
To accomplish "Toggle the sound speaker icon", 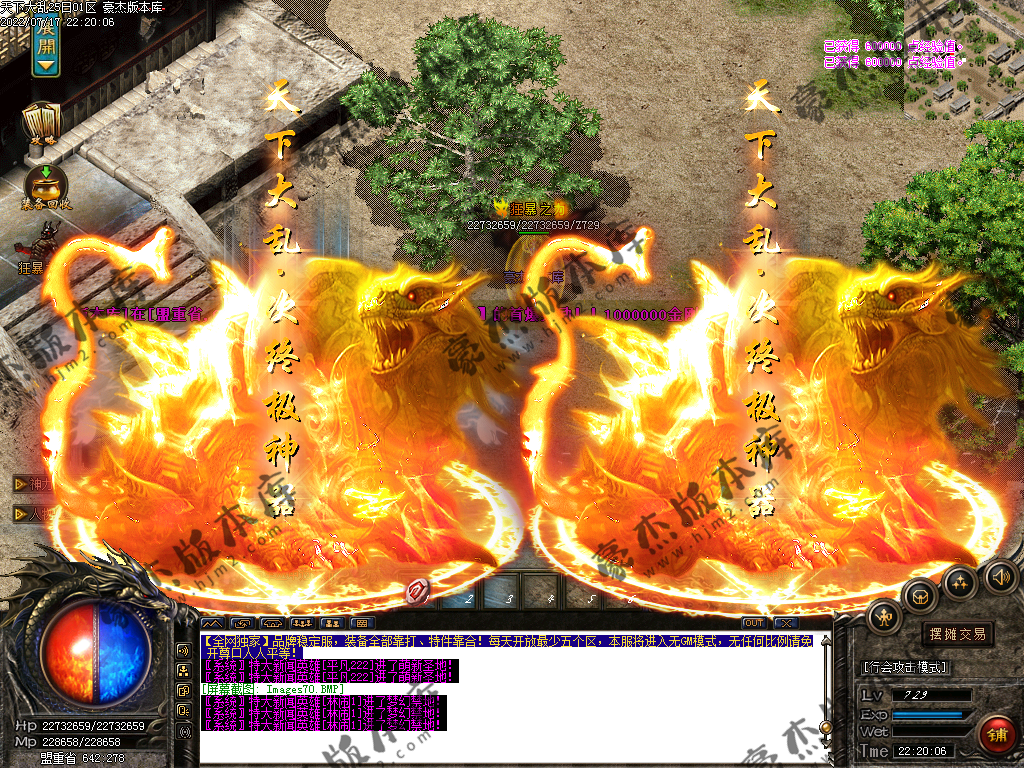I will [x=1000, y=577].
